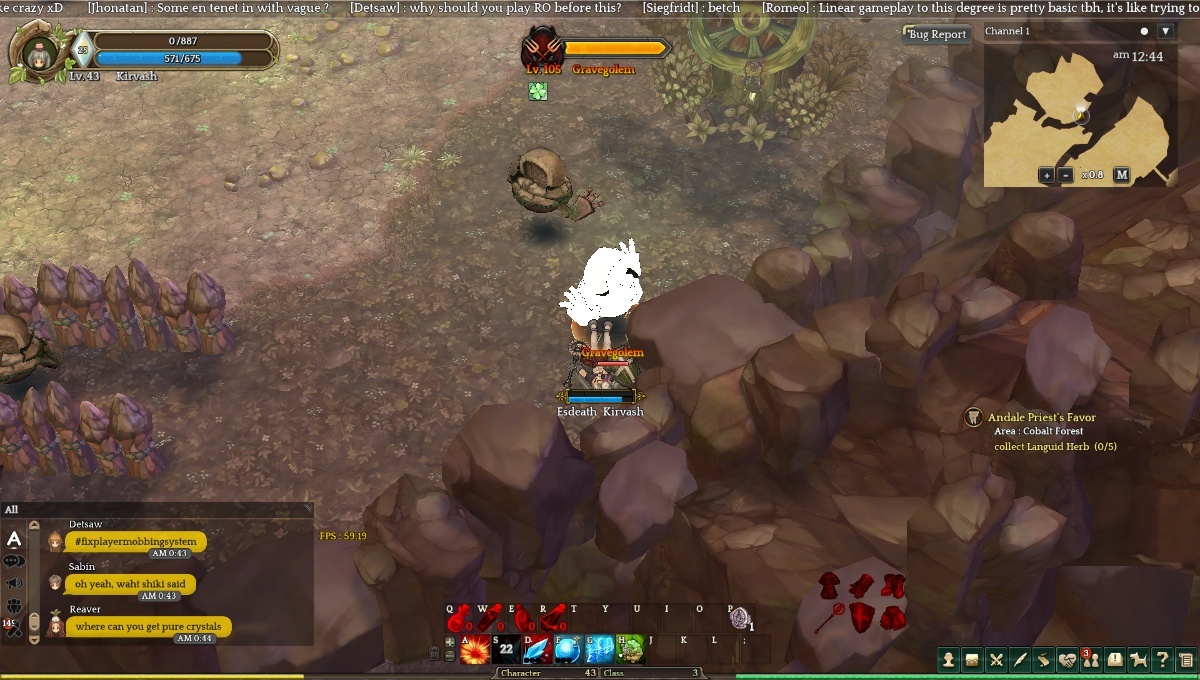Open the character info menu icon
1200x680 pixels.
click(949, 660)
